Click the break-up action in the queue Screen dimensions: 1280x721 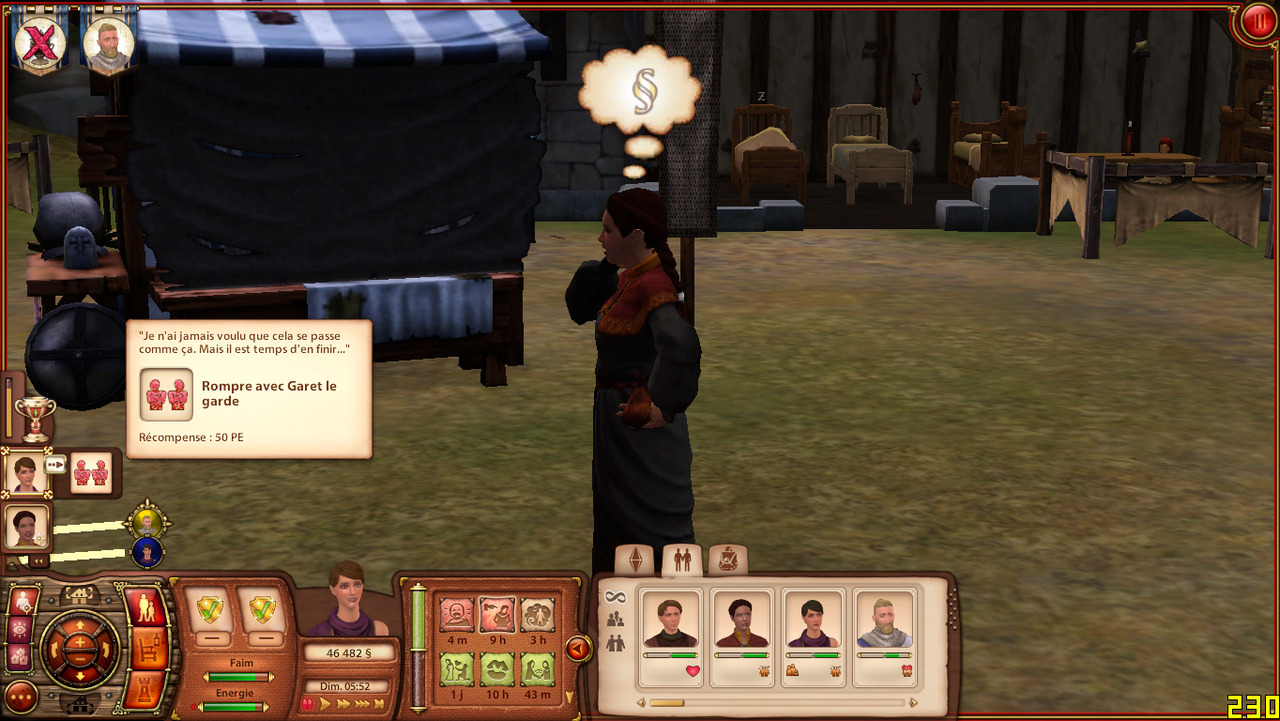[92, 471]
